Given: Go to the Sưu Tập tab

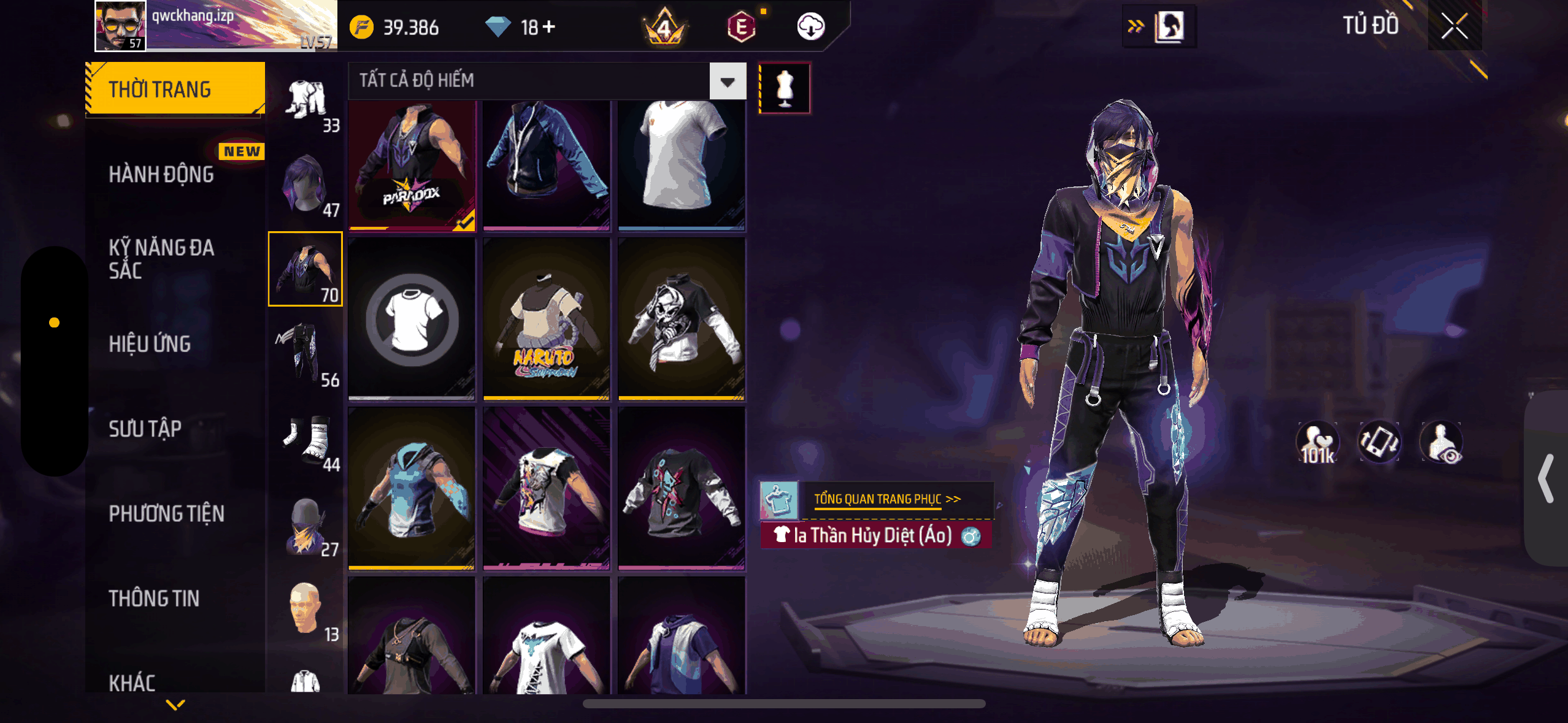Looking at the screenshot, I should pyautogui.click(x=145, y=429).
